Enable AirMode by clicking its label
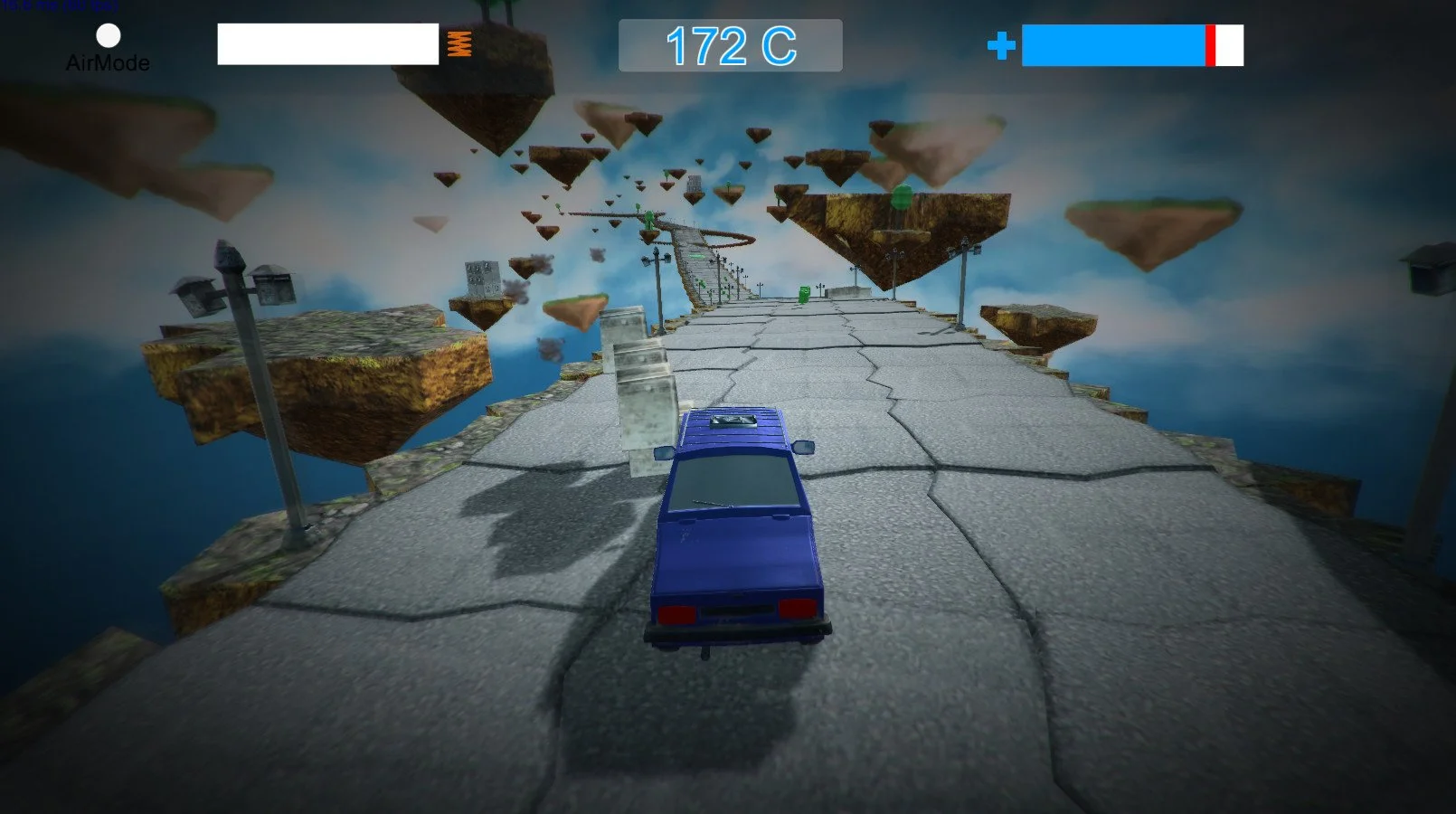 [107, 63]
